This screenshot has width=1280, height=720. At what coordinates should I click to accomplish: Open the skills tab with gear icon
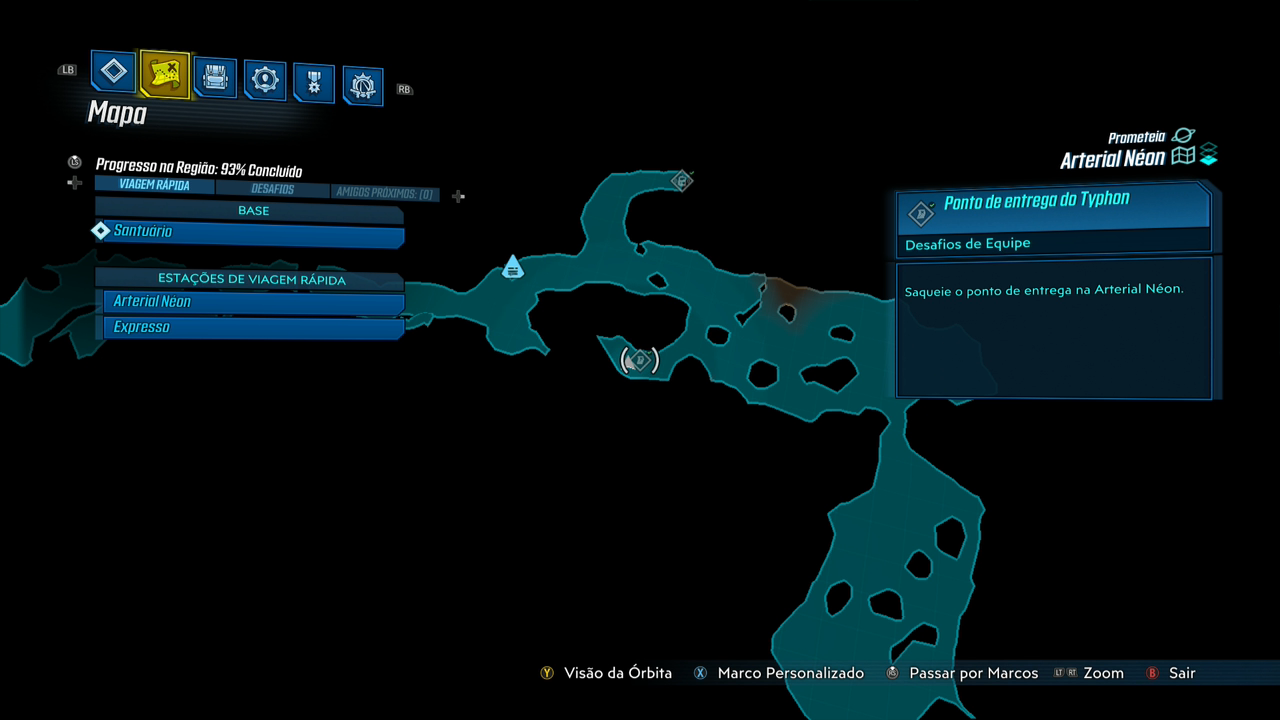tap(265, 80)
